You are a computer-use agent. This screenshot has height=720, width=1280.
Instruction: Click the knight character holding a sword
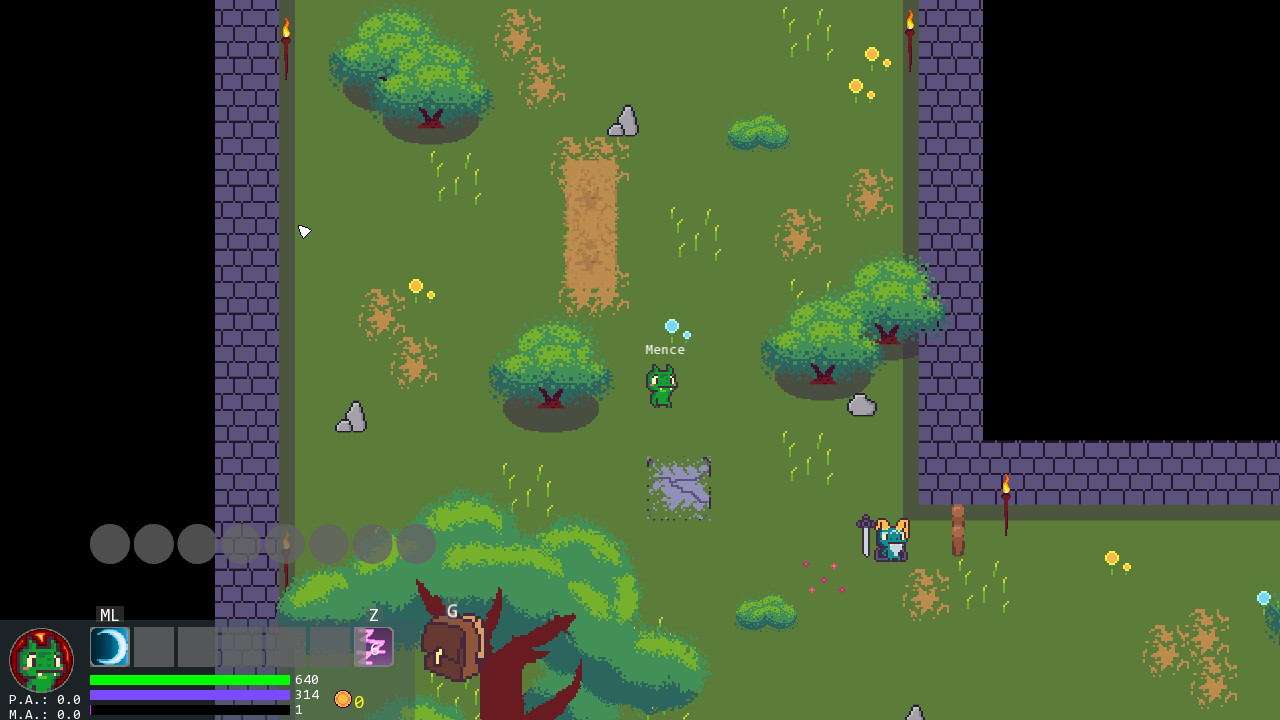[890, 541]
